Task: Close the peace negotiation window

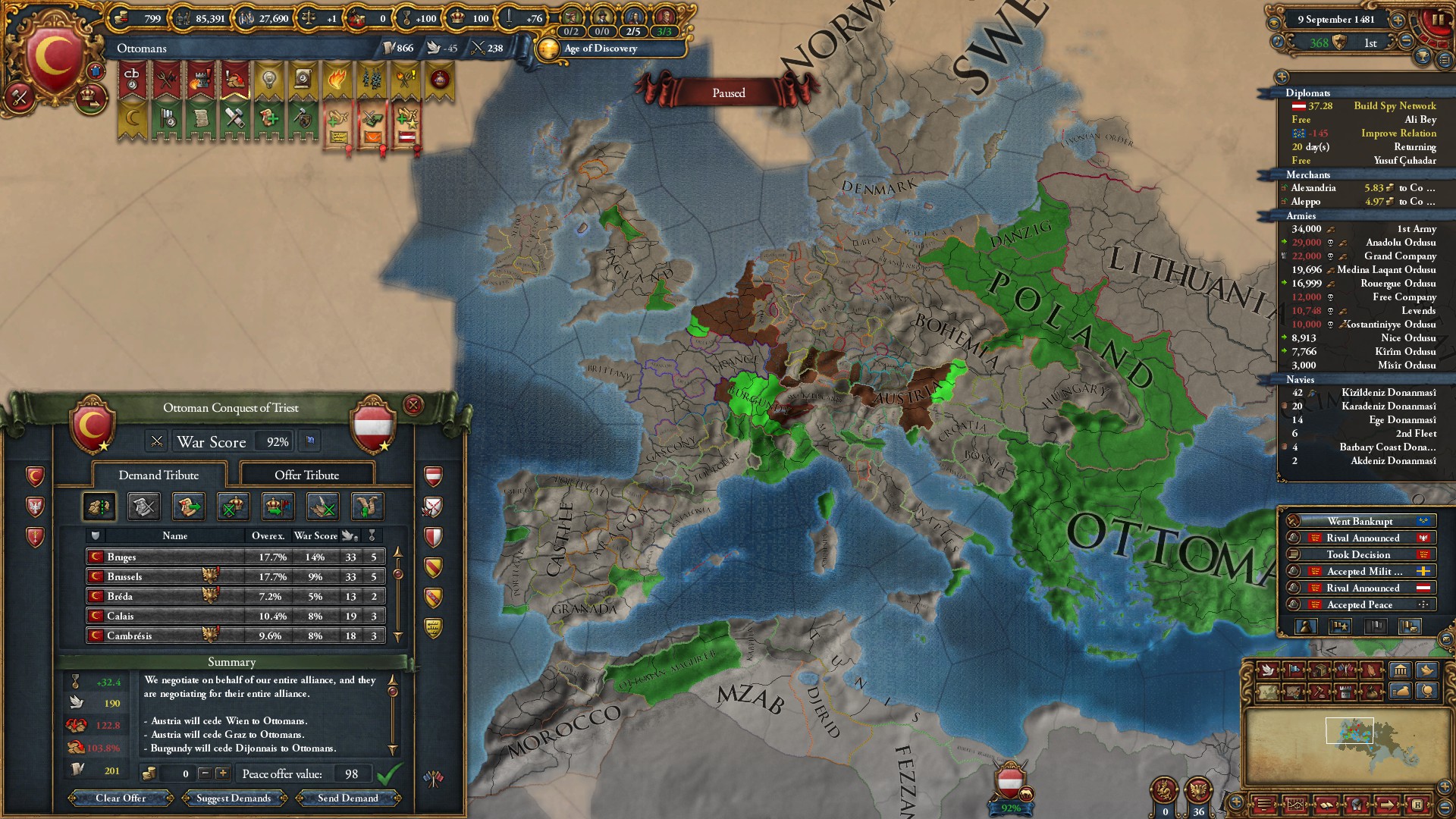Action: [x=413, y=405]
